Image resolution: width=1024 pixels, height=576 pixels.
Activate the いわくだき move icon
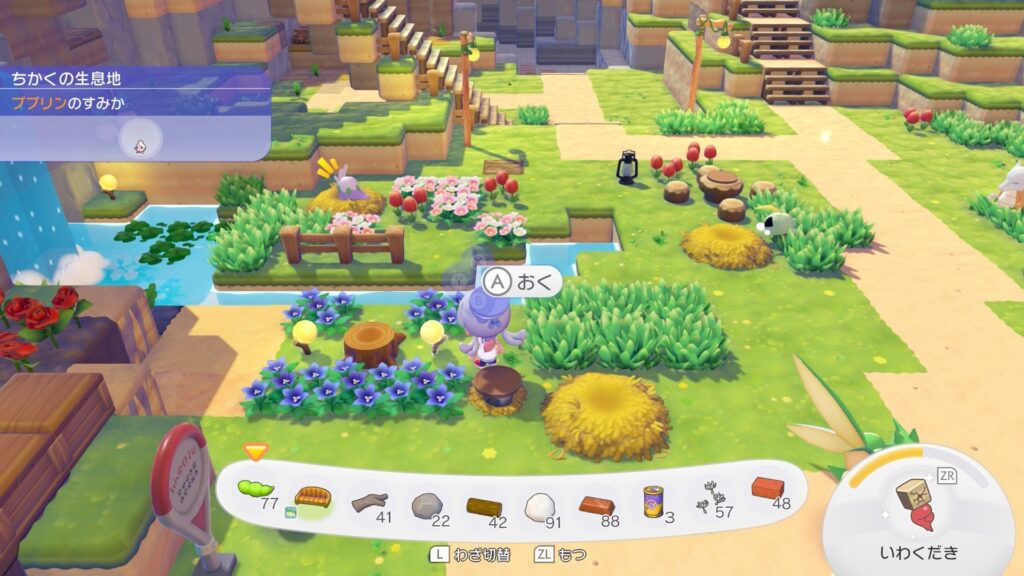click(916, 510)
